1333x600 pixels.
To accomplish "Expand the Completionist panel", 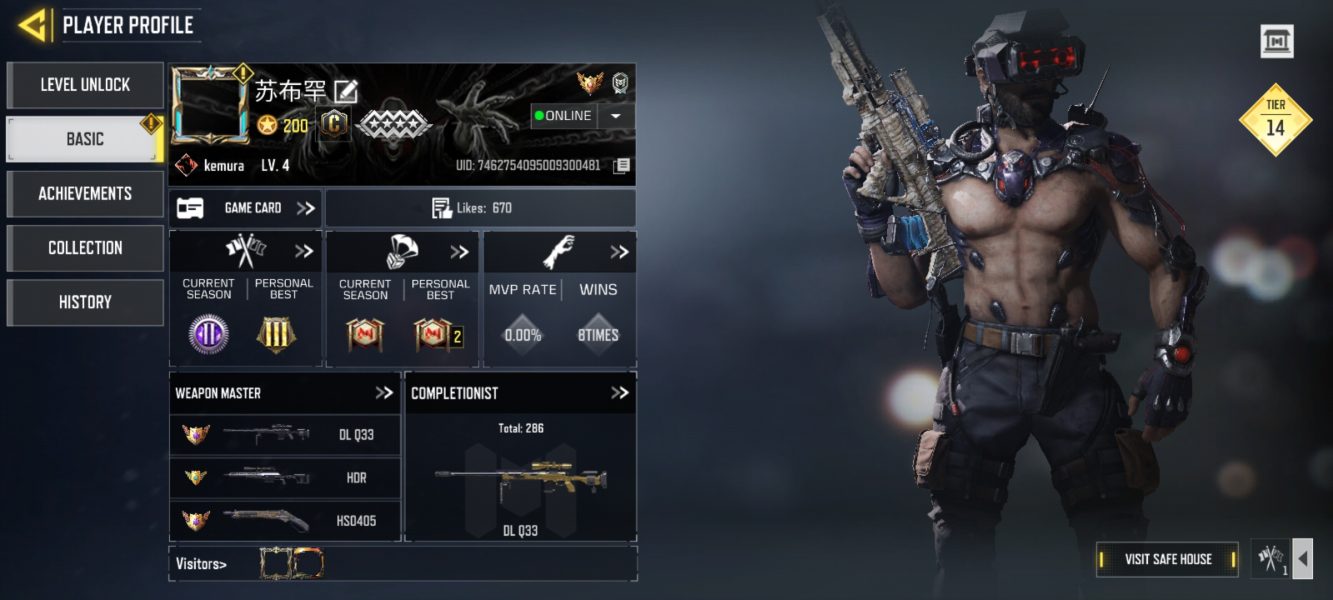I will 619,393.
